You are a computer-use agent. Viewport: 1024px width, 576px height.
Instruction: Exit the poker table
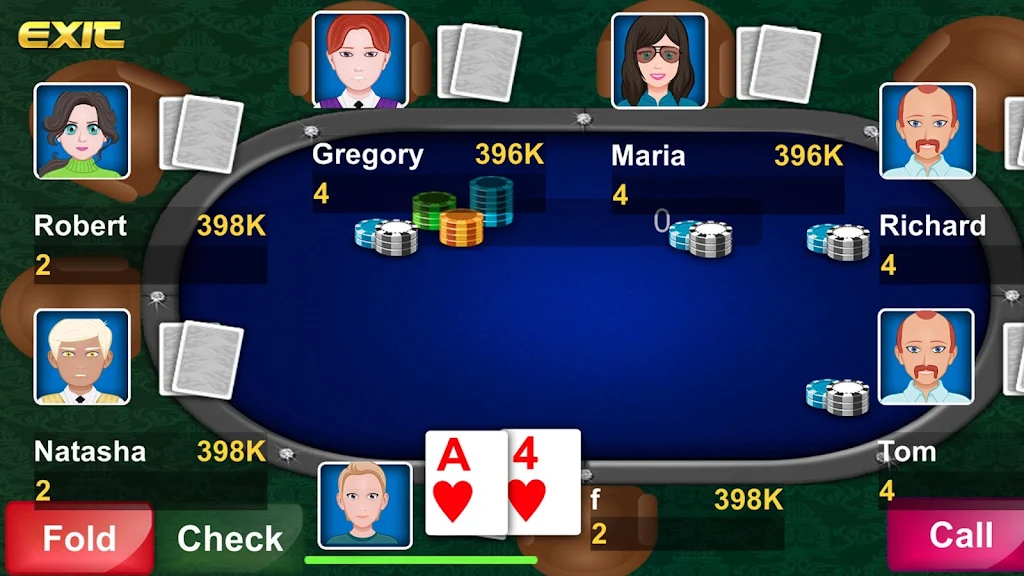click(x=71, y=36)
